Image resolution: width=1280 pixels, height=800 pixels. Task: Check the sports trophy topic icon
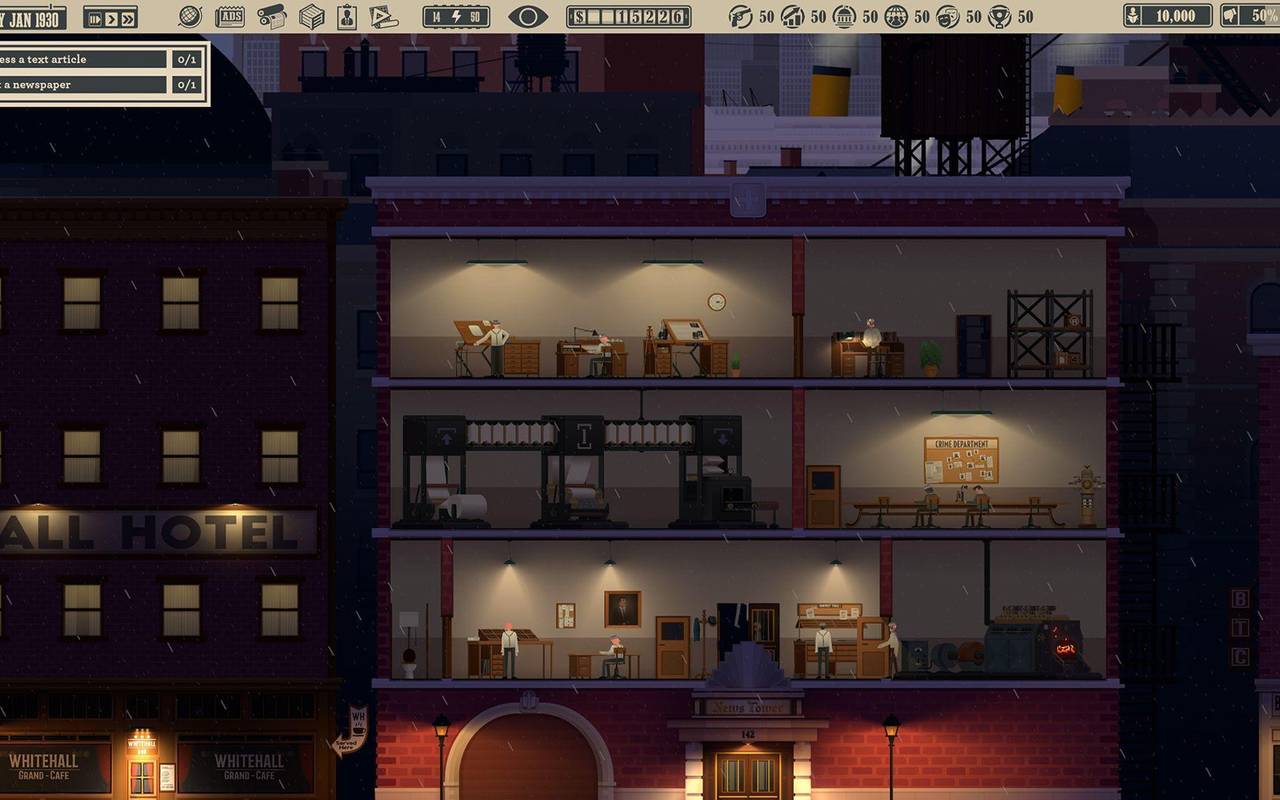[x=999, y=15]
